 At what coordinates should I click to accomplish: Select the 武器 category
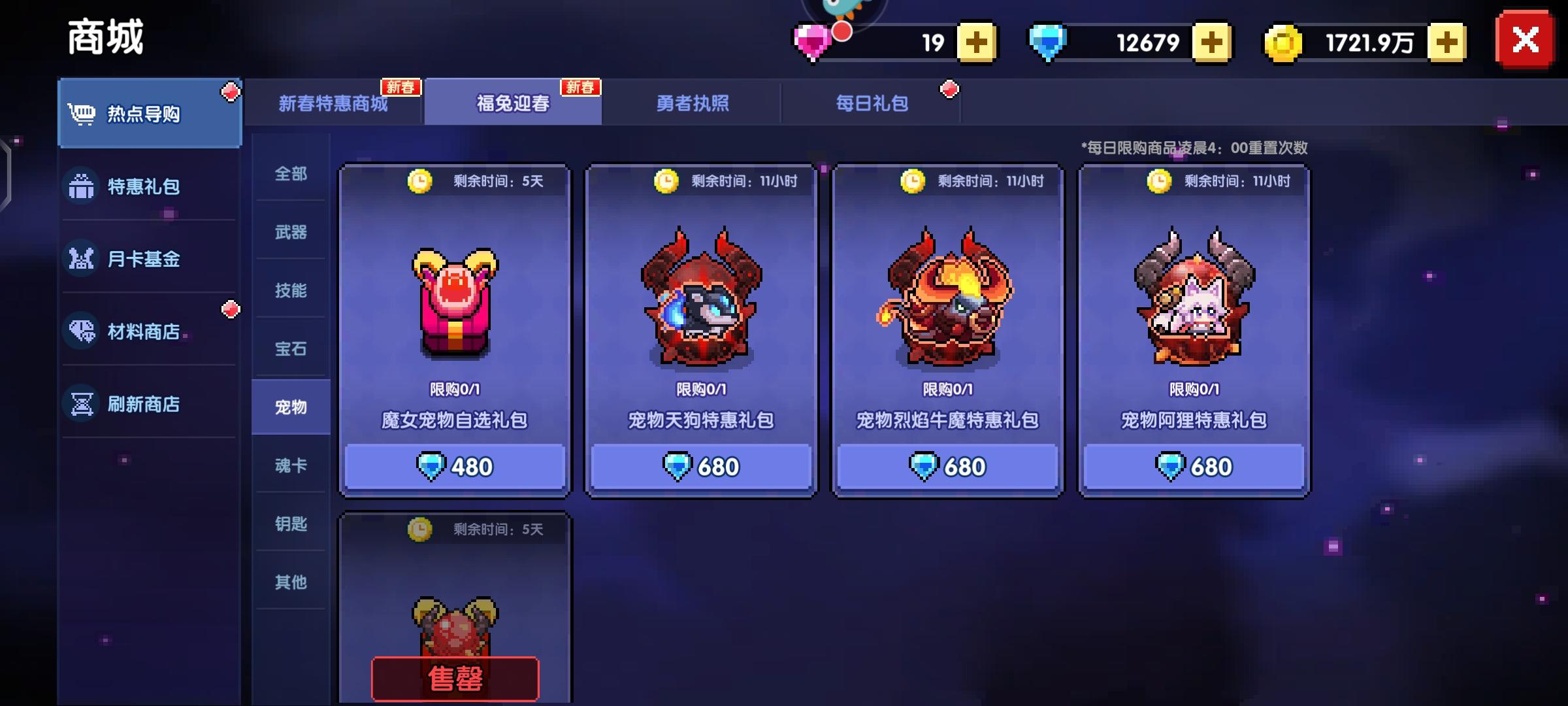point(289,232)
